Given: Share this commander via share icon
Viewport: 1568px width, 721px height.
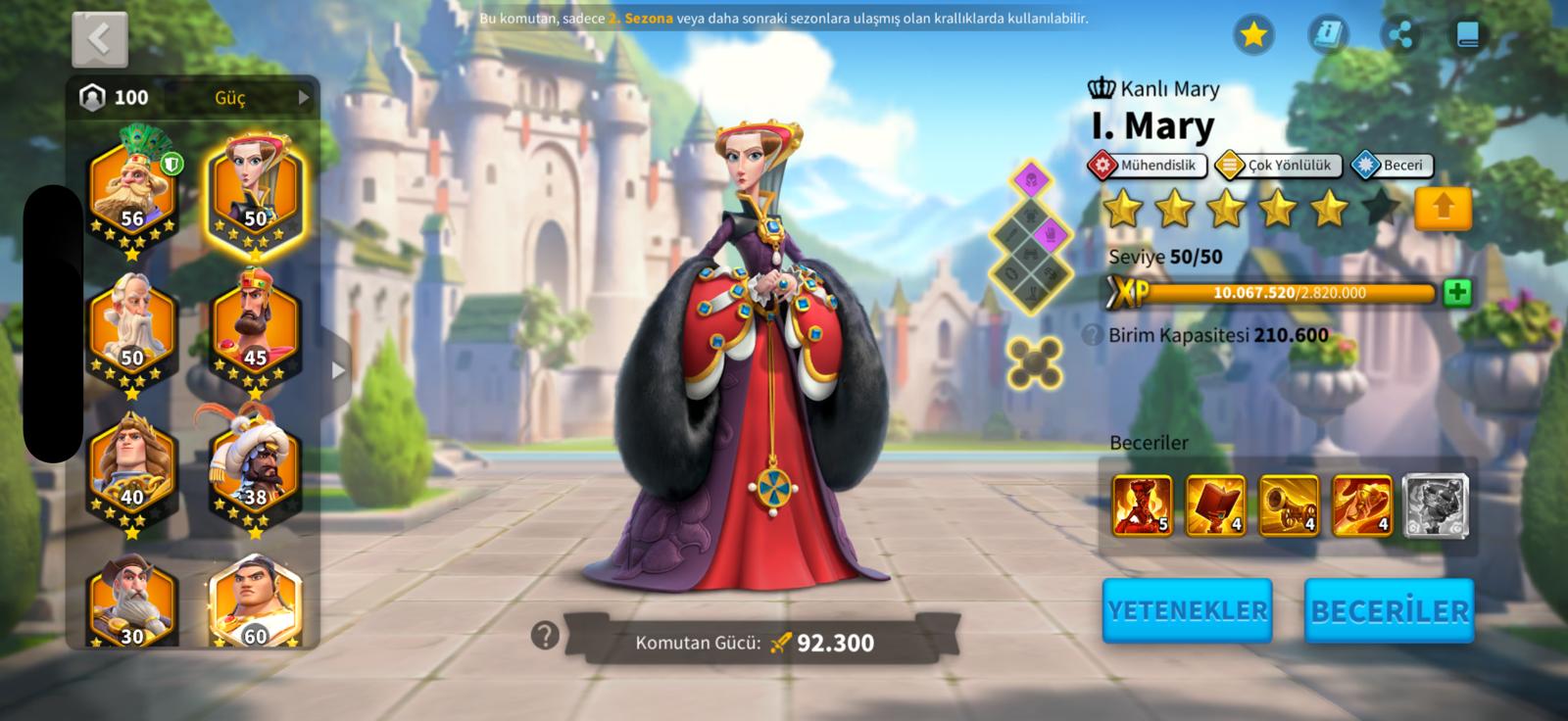Looking at the screenshot, I should tap(1401, 35).
